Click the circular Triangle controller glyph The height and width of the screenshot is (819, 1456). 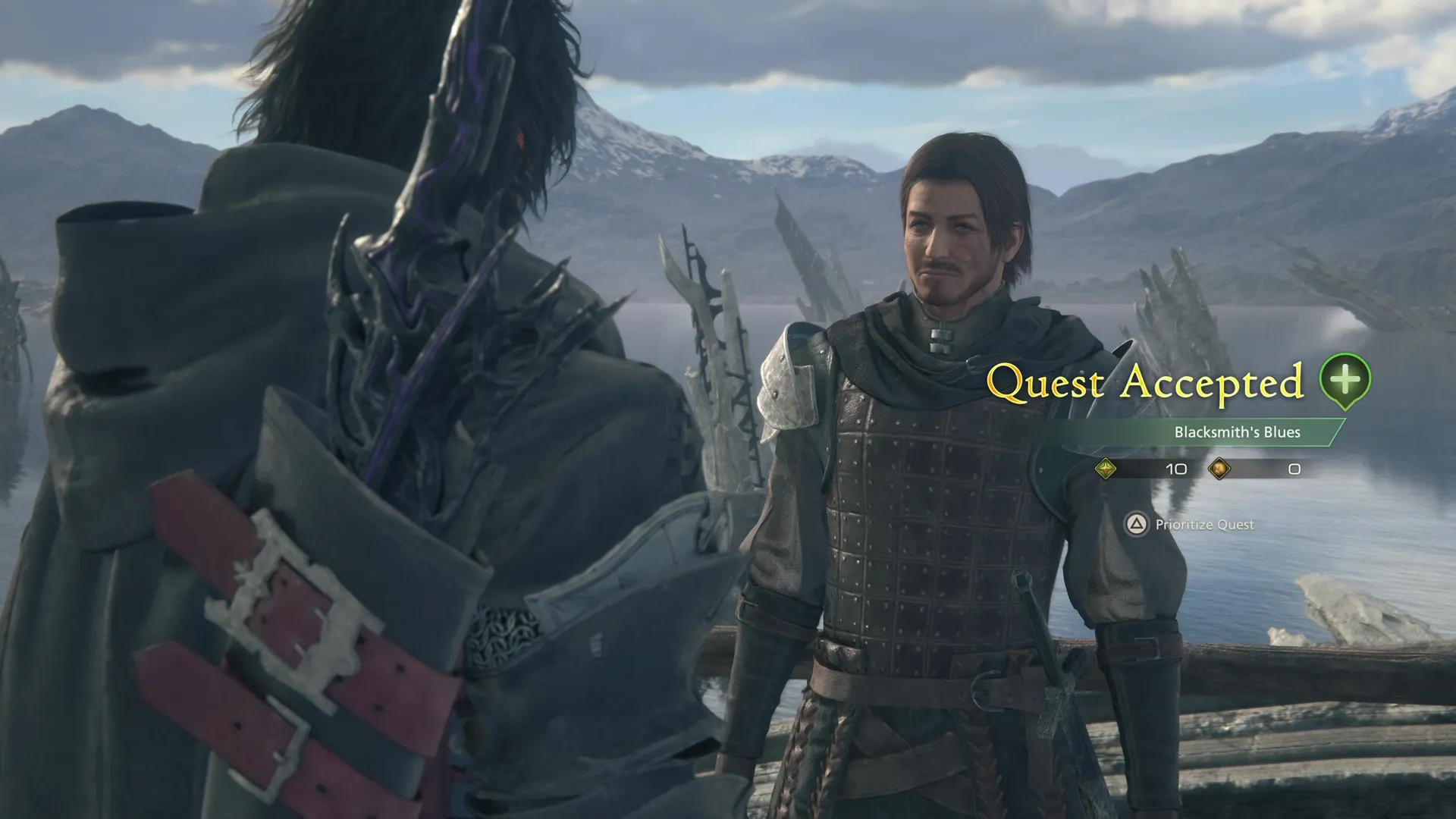1137,524
